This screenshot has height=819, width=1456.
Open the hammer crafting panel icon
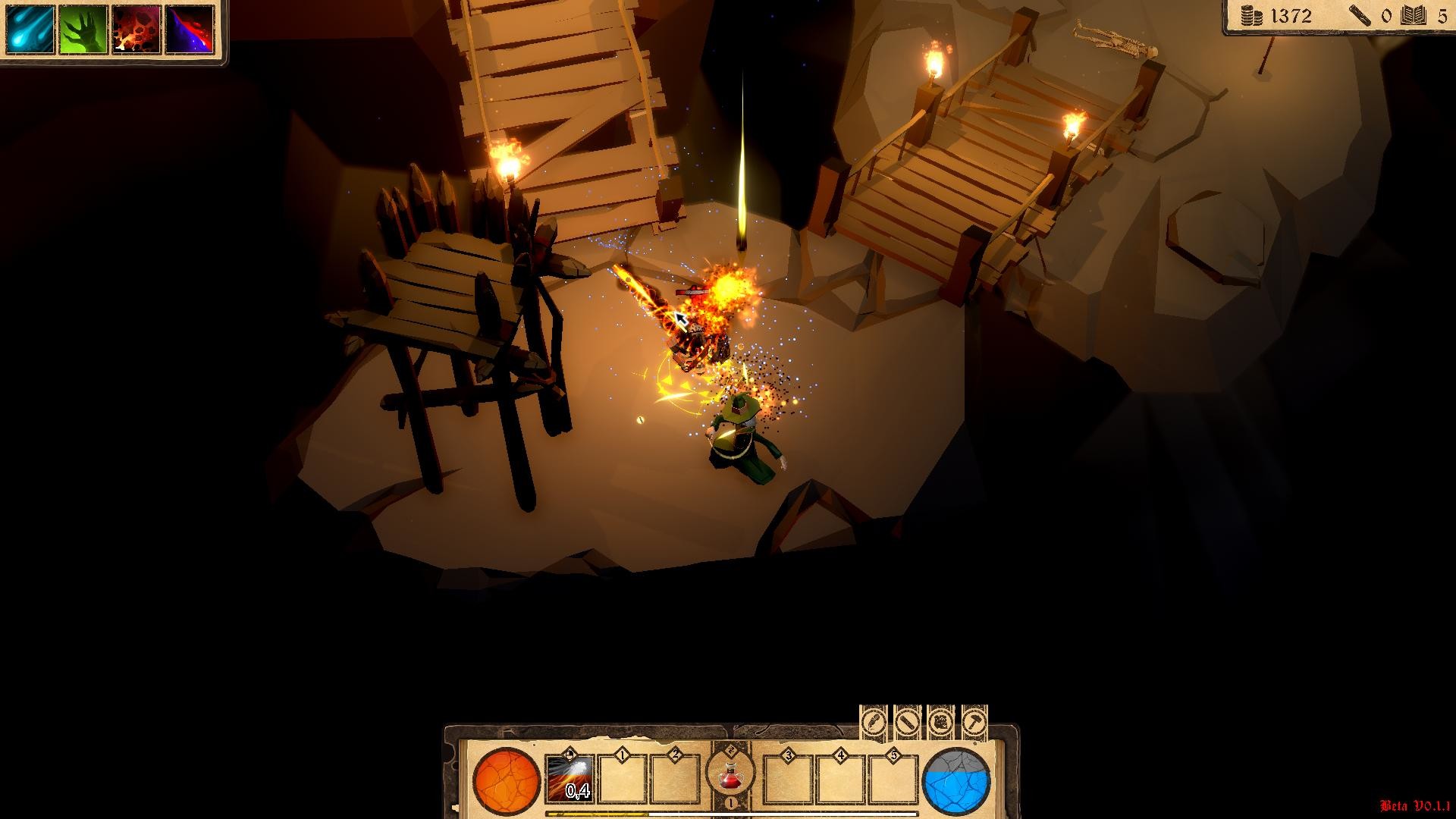point(974,723)
